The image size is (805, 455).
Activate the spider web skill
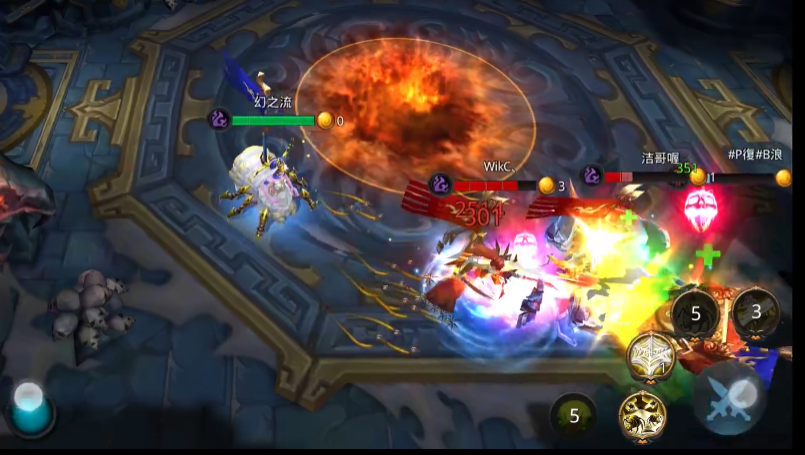pyautogui.click(x=650, y=356)
